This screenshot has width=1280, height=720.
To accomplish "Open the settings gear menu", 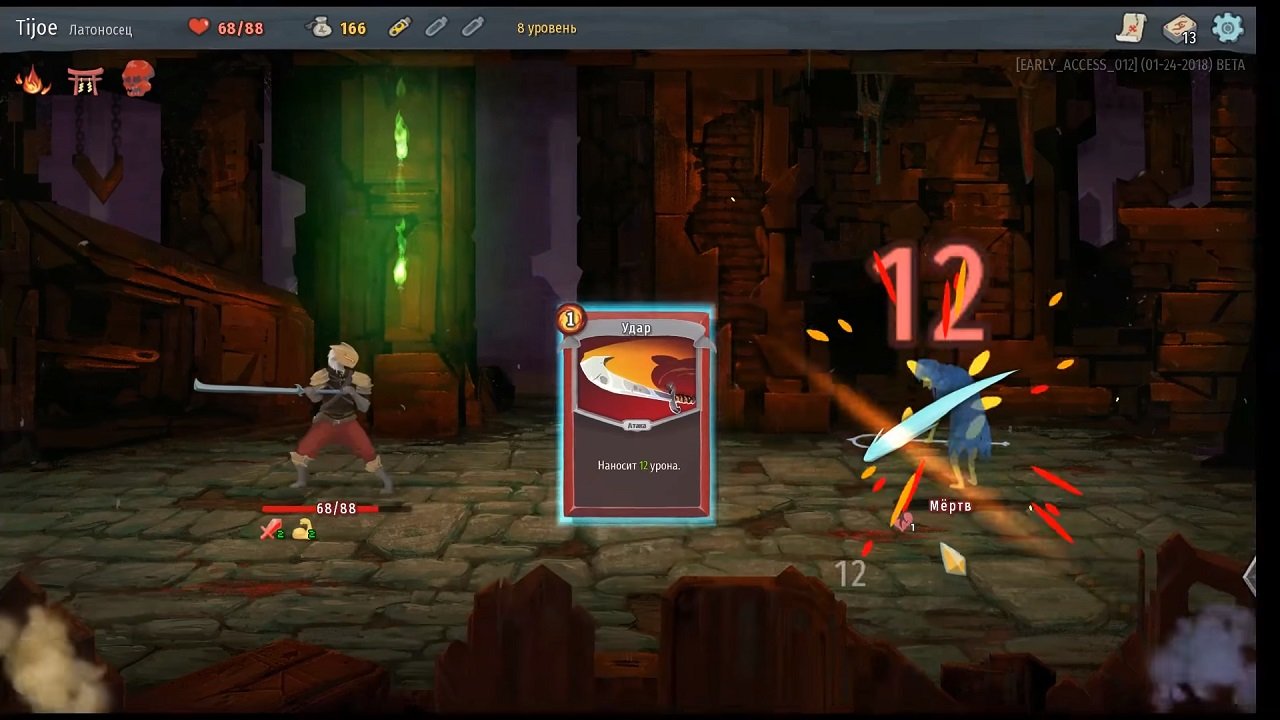I will [x=1228, y=28].
